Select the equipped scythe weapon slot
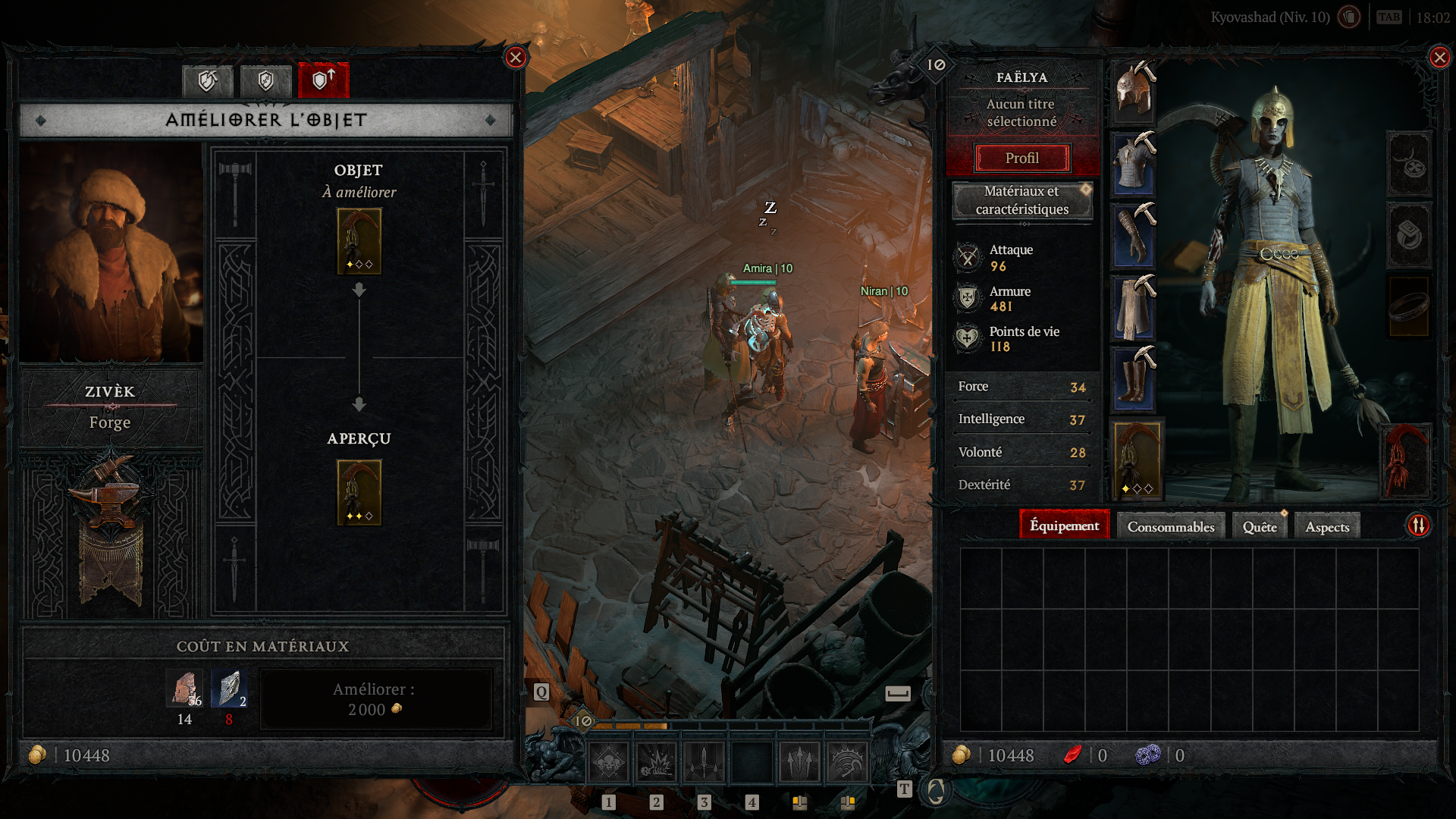Screen dimensions: 1456x819 1137,461
